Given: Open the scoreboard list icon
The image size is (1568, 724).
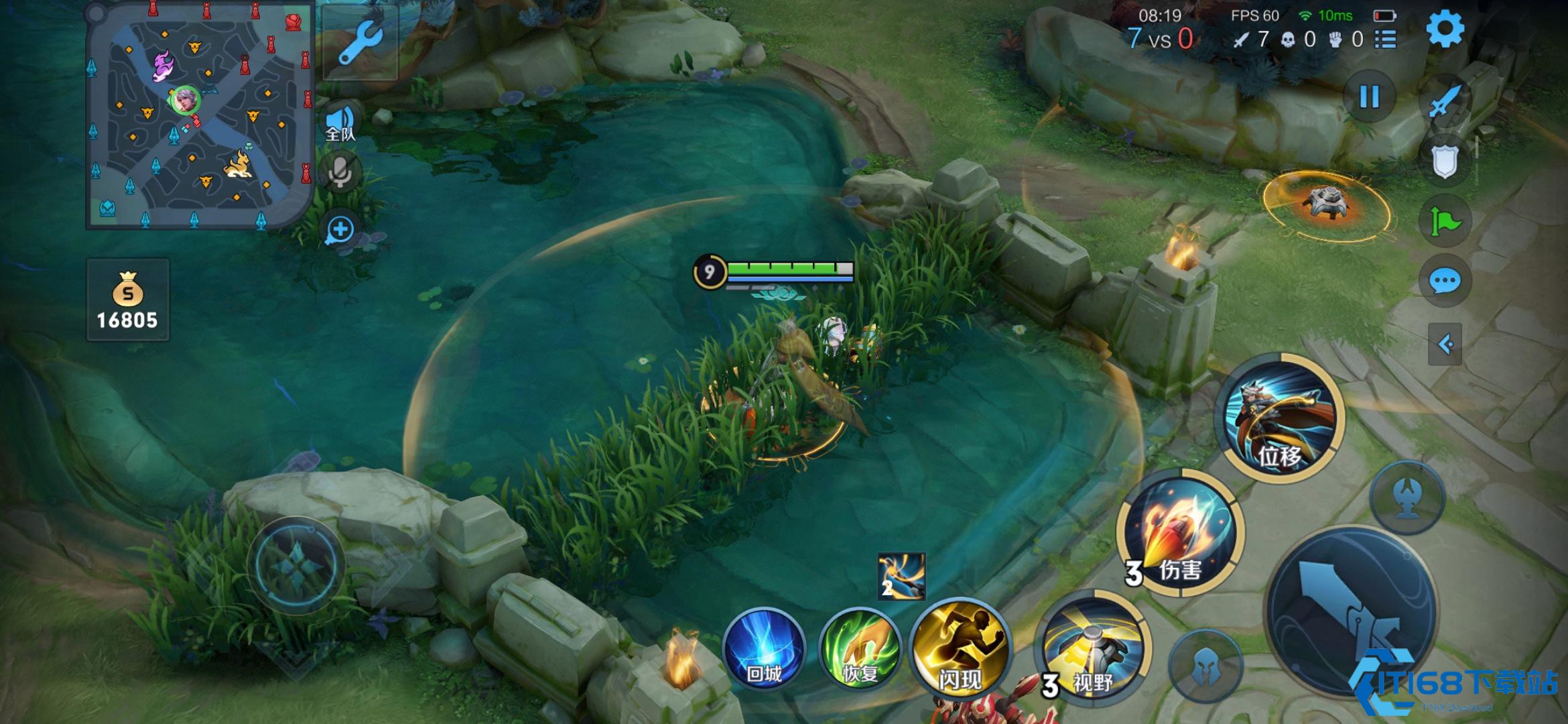Looking at the screenshot, I should pos(1385,40).
